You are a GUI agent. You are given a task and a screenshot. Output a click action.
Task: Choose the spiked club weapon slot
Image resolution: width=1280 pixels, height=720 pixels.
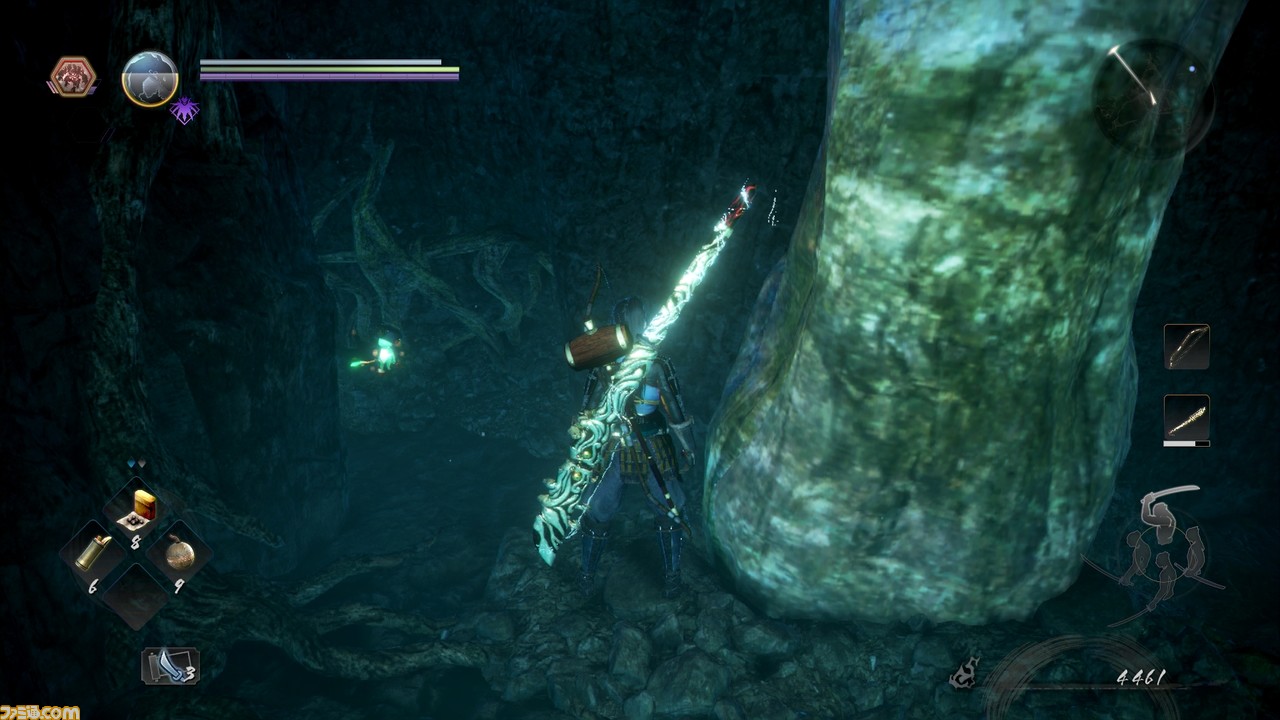tap(1186, 417)
